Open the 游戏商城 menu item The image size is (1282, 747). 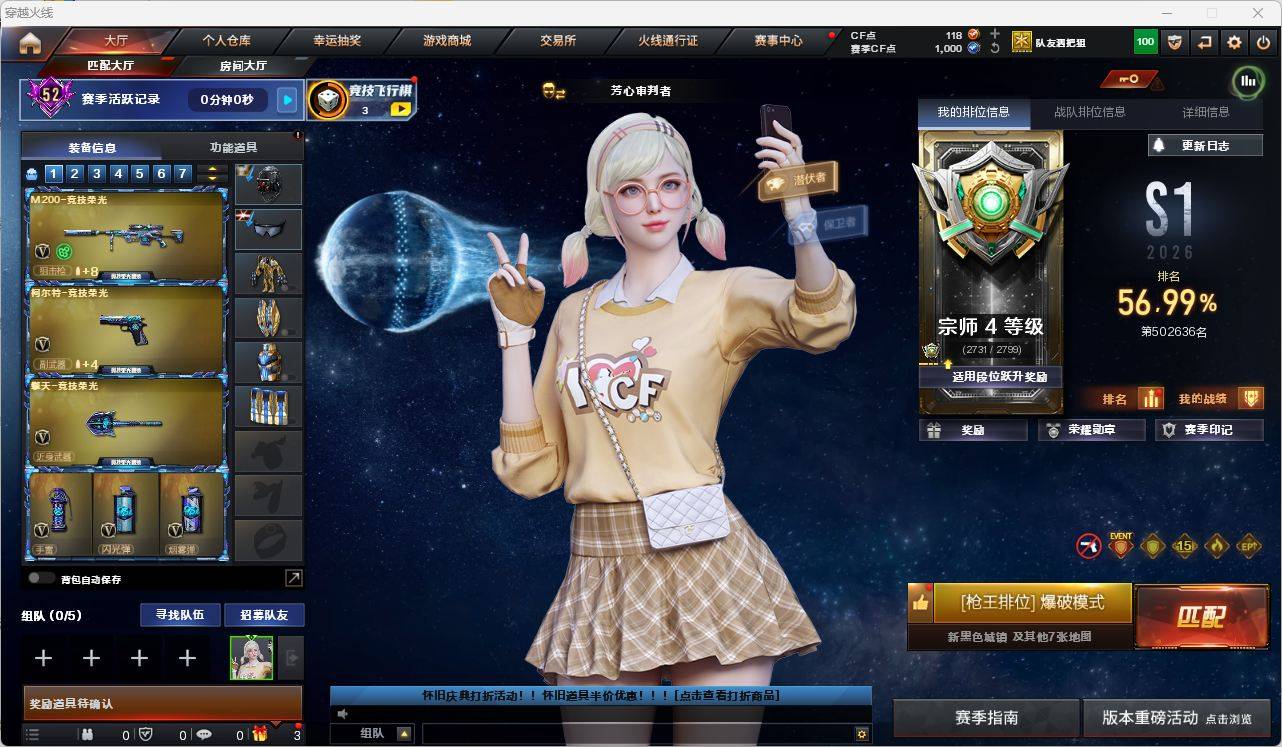(x=447, y=41)
